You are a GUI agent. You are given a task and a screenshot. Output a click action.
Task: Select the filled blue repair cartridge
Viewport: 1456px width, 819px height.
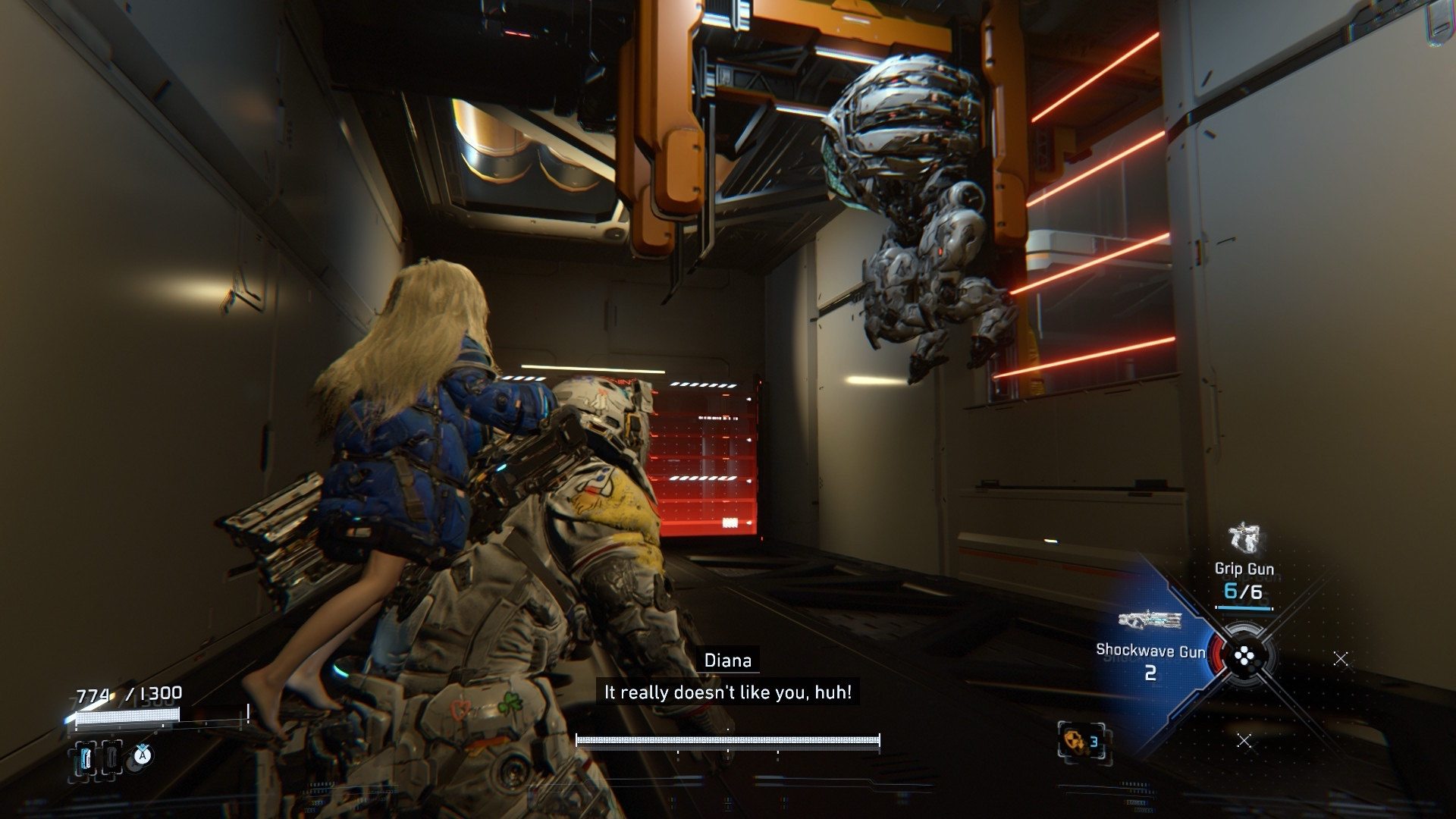click(x=86, y=757)
